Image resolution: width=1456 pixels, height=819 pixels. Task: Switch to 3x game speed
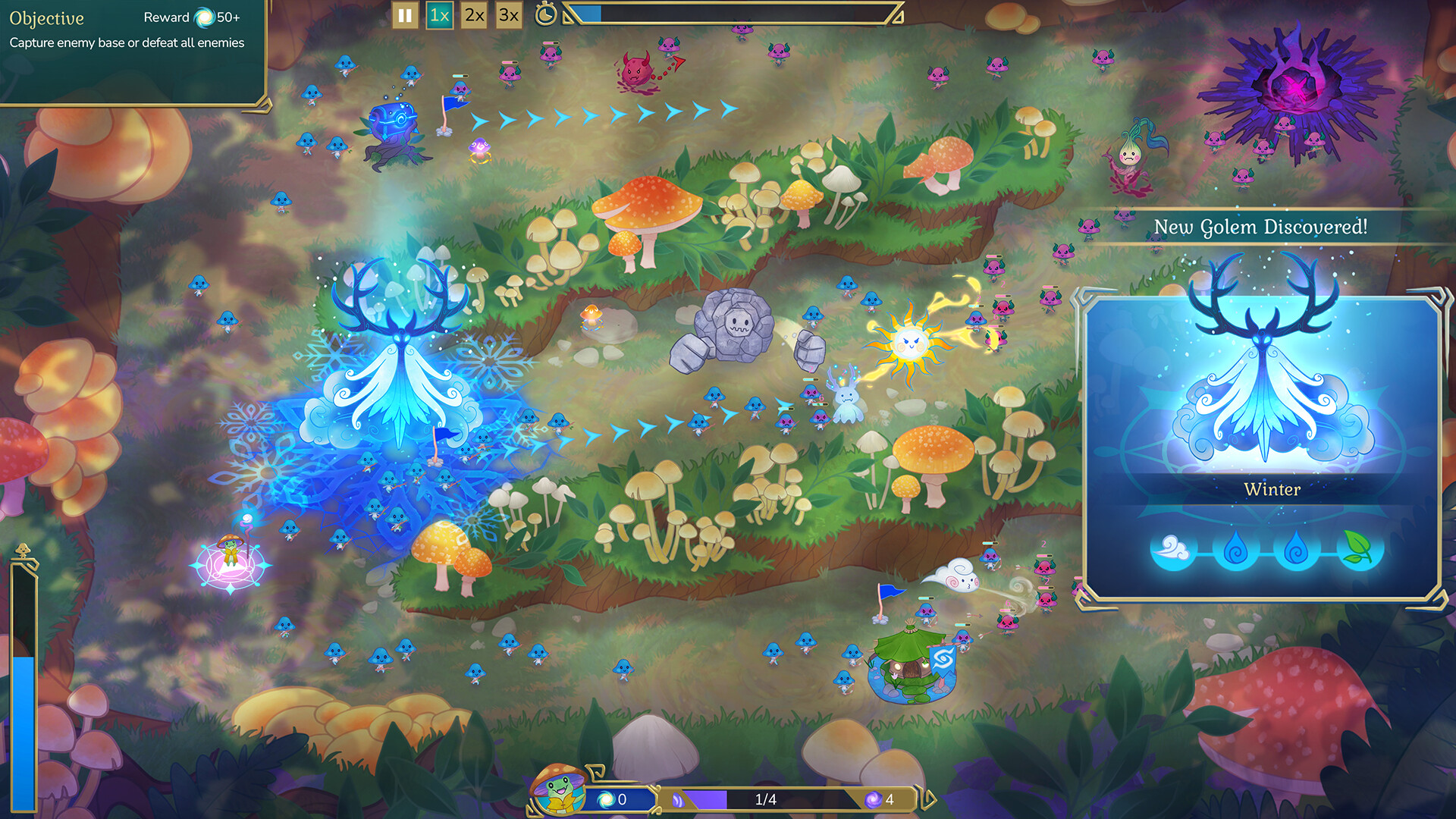[x=507, y=14]
